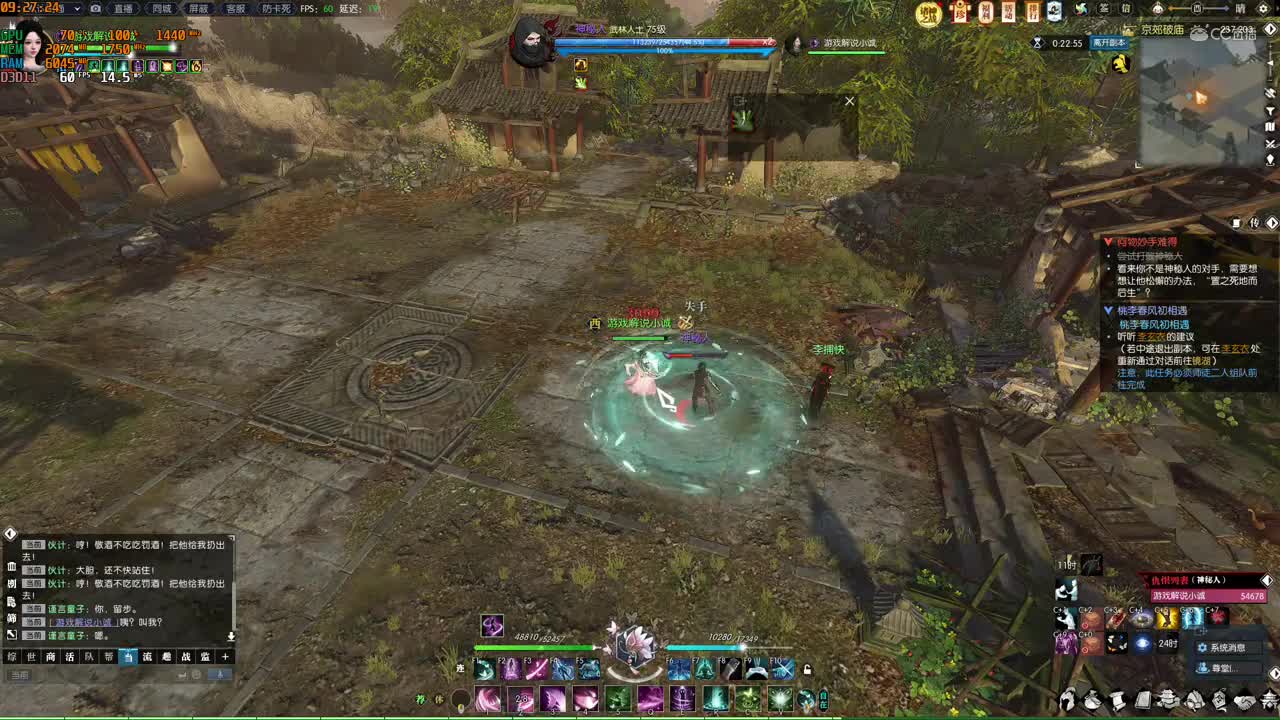The image size is (1280, 720).
Task: Click the camera screenshot icon in the top bar
Action: (95, 8)
